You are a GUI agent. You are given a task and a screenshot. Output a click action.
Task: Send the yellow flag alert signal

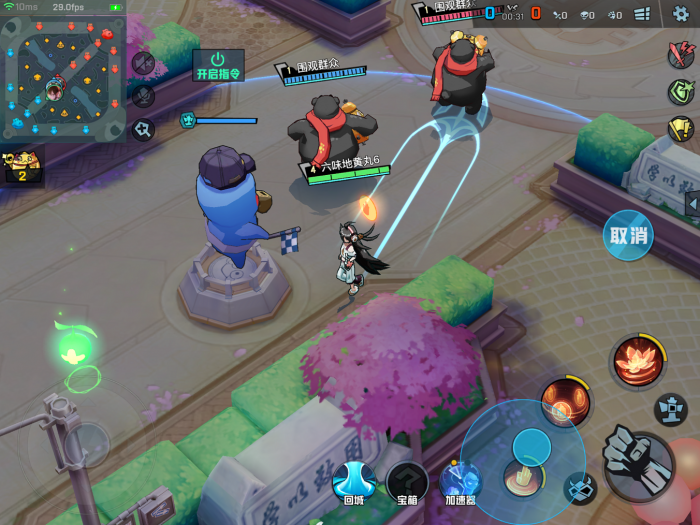click(x=681, y=128)
